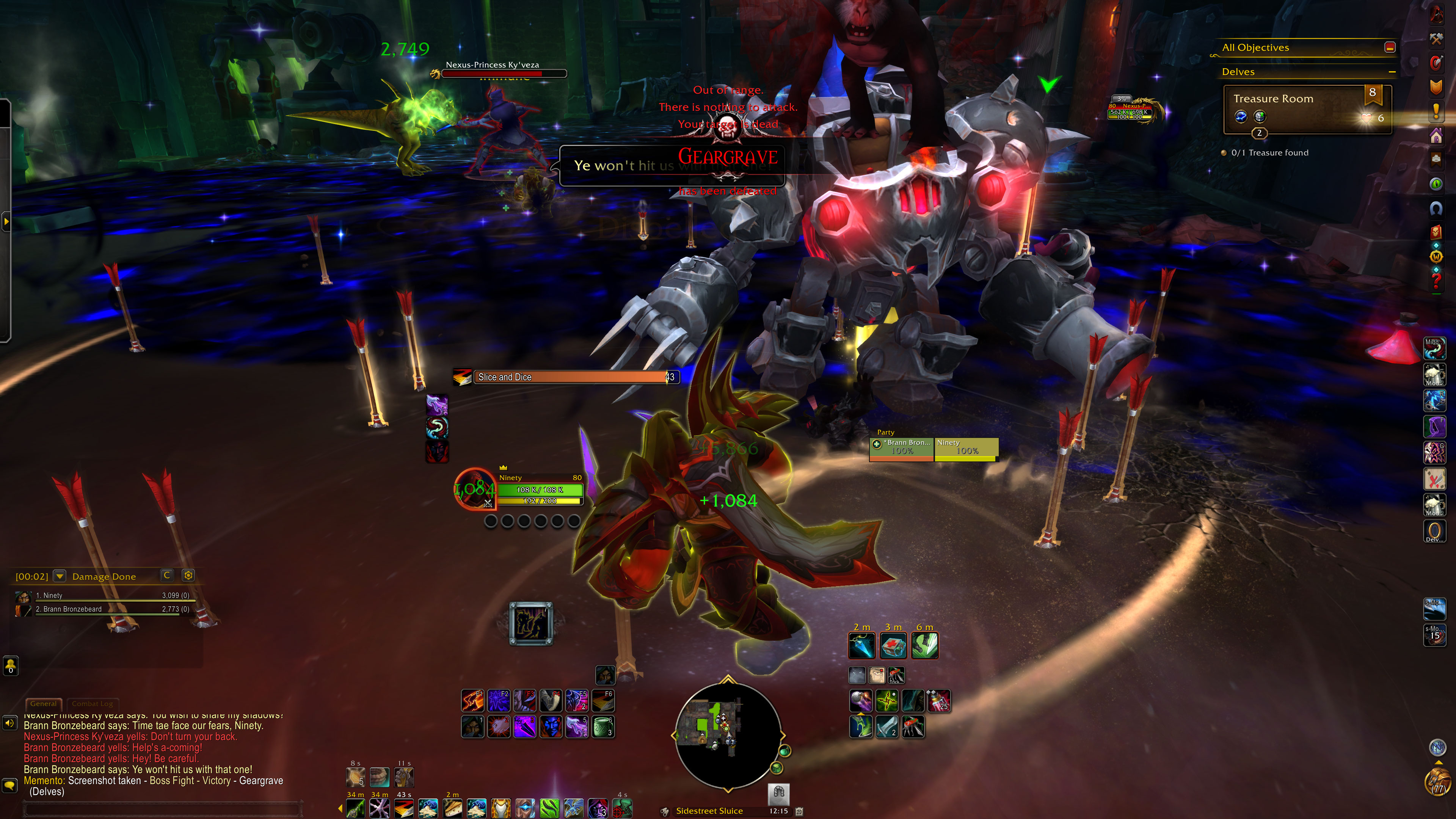The height and width of the screenshot is (819, 1456).
Task: Open the crossed hammer and pickaxe professions button
Action: click(1436, 38)
